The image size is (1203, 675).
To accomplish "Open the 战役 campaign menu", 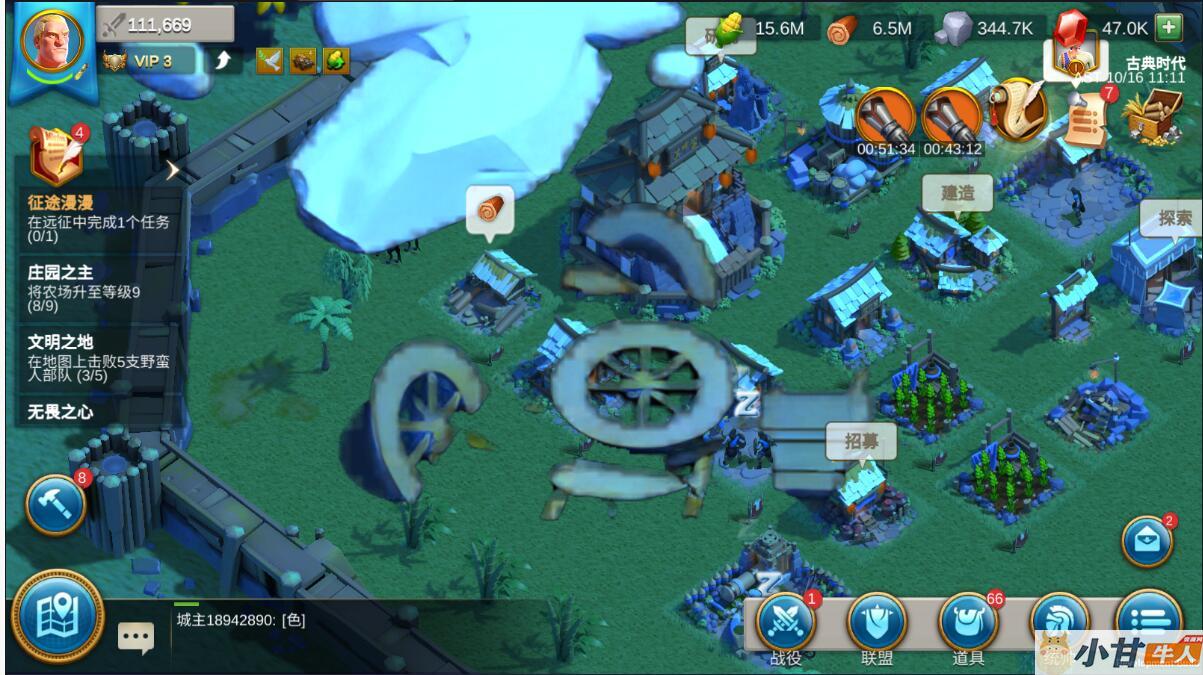I will 785,623.
